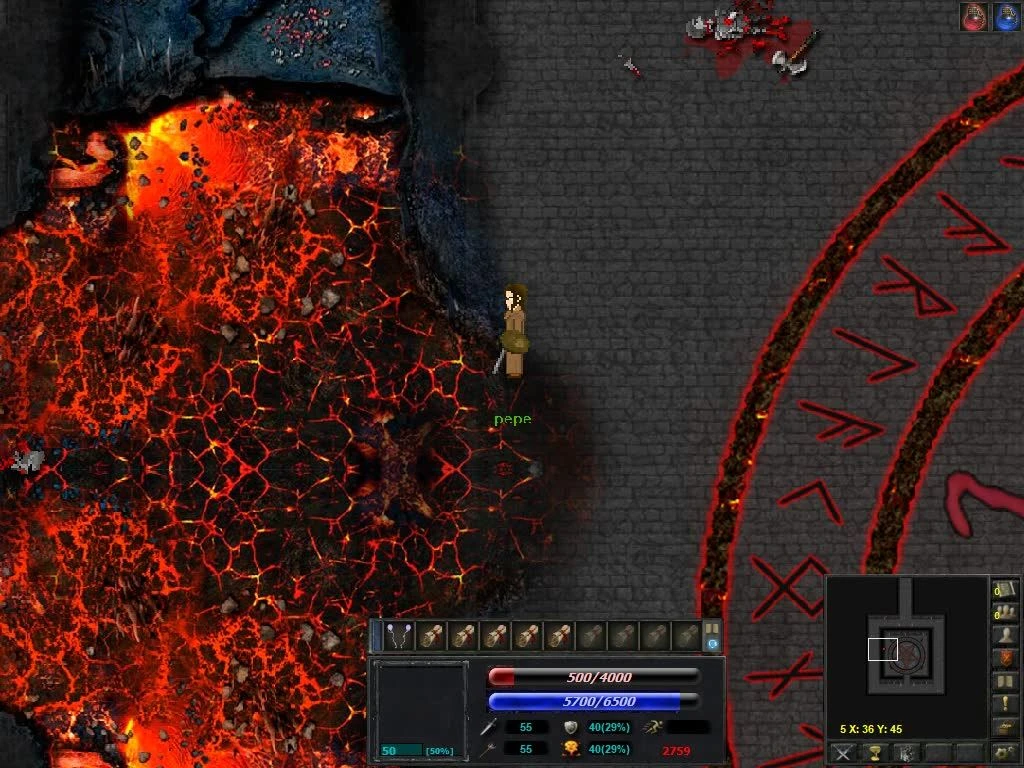Toggle the hotbar page book button
Viewport: 1024px width, 768px height.
(712, 635)
